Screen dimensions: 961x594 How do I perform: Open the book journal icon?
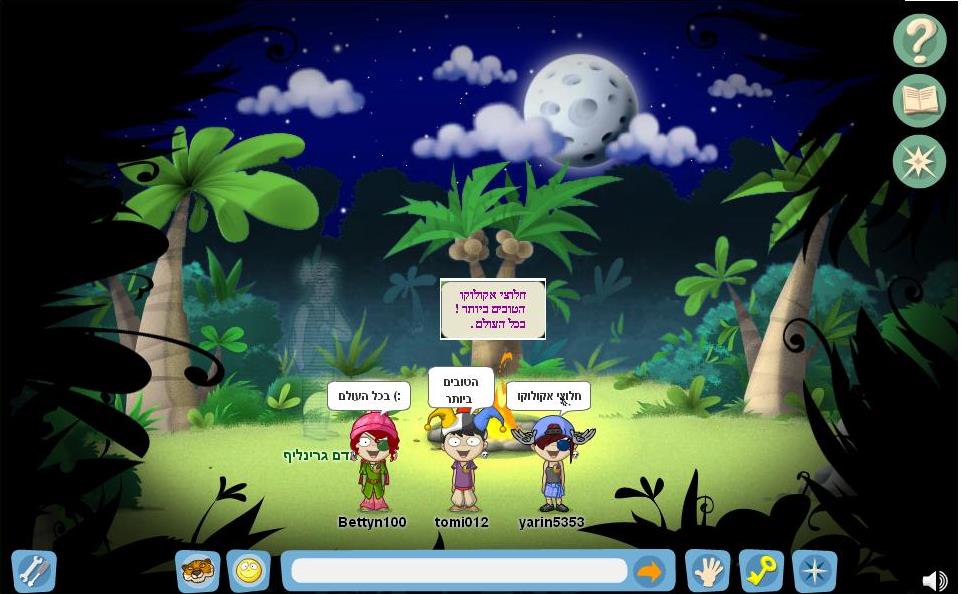pos(919,101)
